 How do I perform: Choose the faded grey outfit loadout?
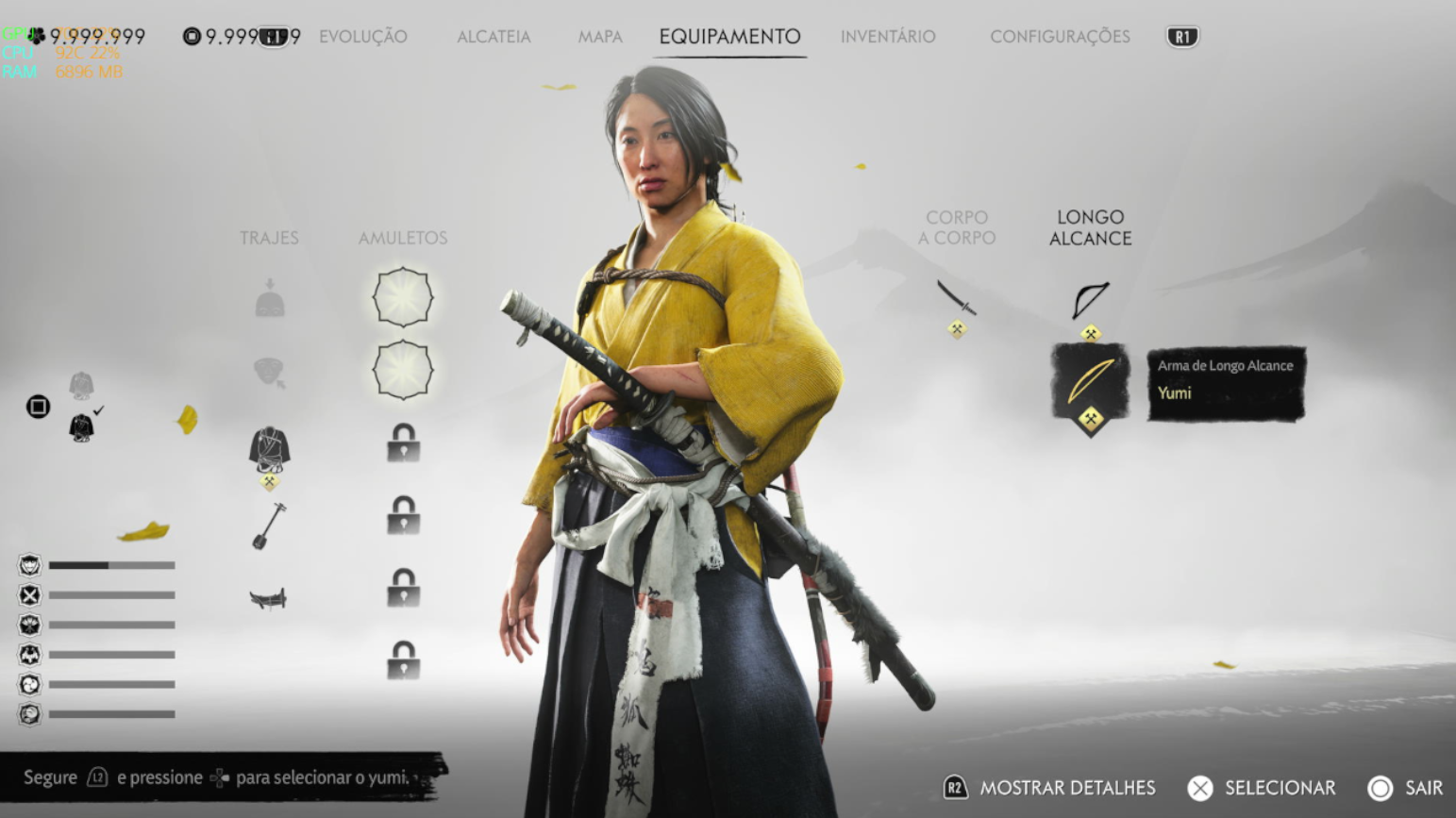[x=81, y=385]
